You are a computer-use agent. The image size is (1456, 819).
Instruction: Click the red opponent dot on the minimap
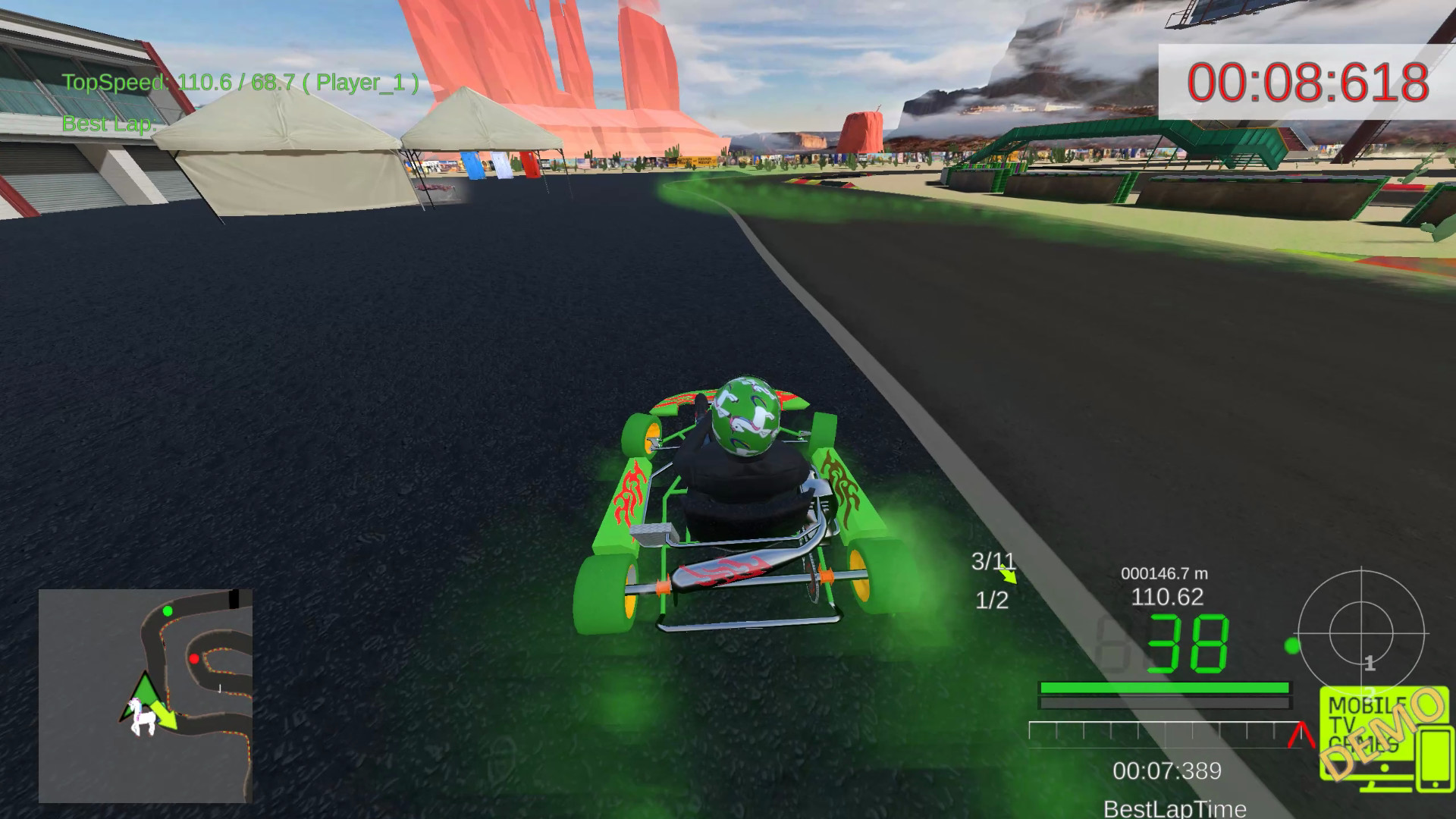click(x=196, y=661)
